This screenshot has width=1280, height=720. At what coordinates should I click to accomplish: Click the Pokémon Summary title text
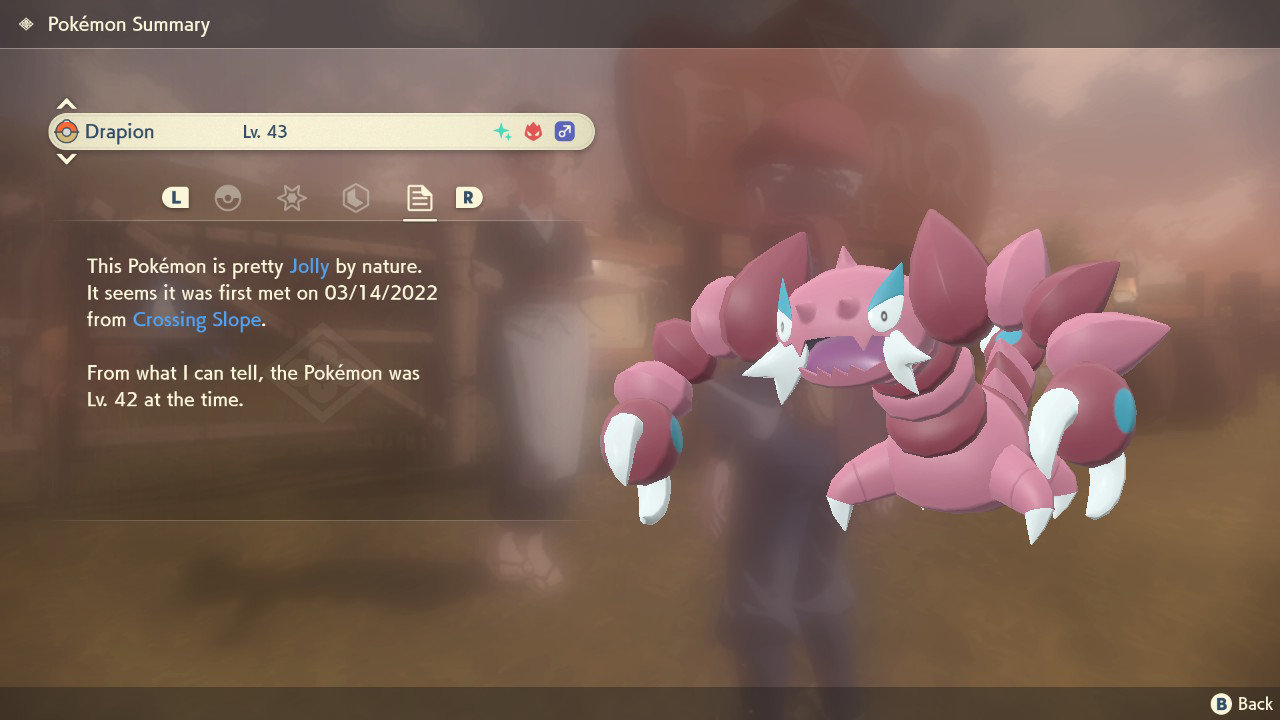[128, 23]
